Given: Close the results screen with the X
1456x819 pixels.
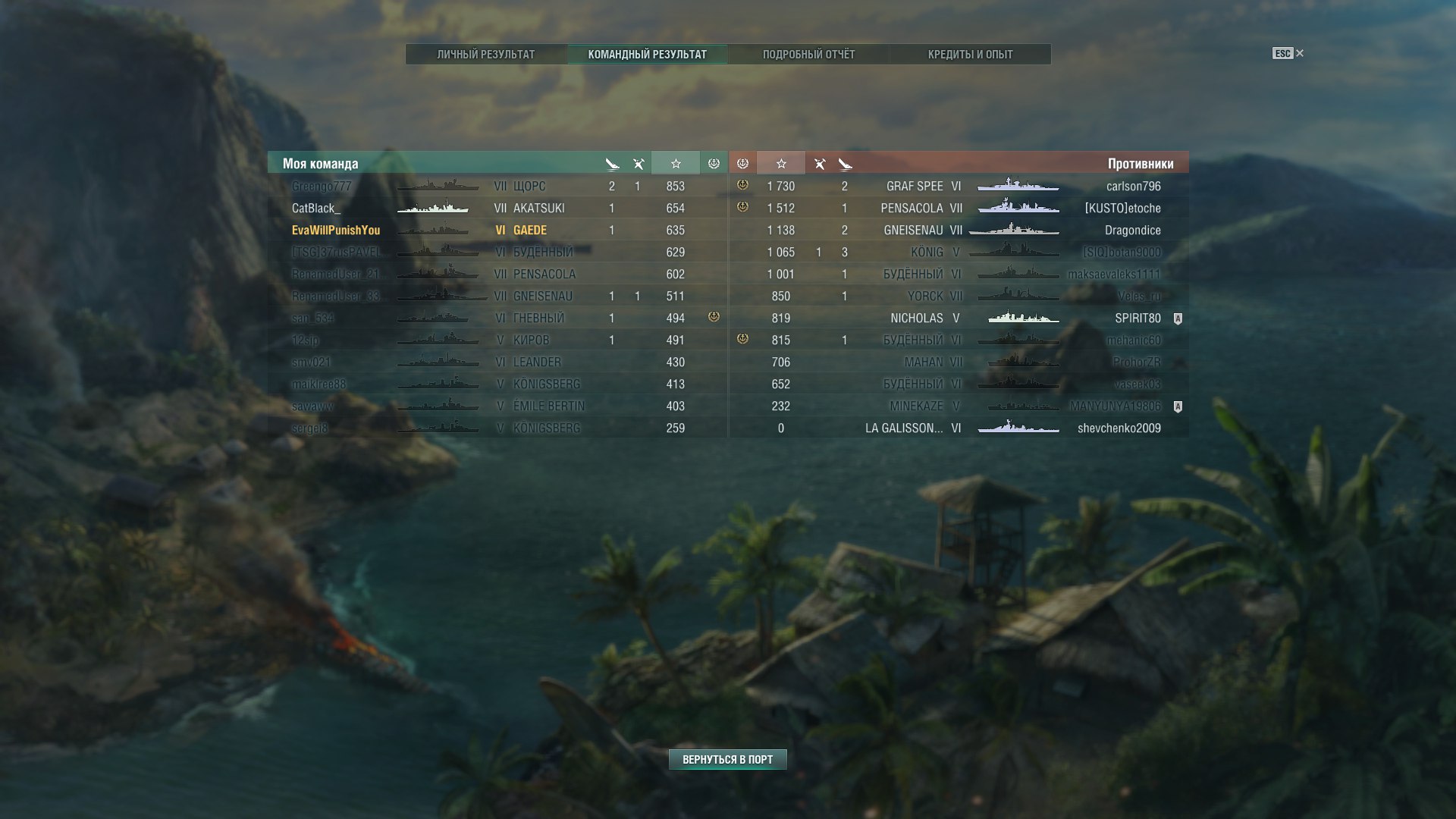Looking at the screenshot, I should 1300,53.
